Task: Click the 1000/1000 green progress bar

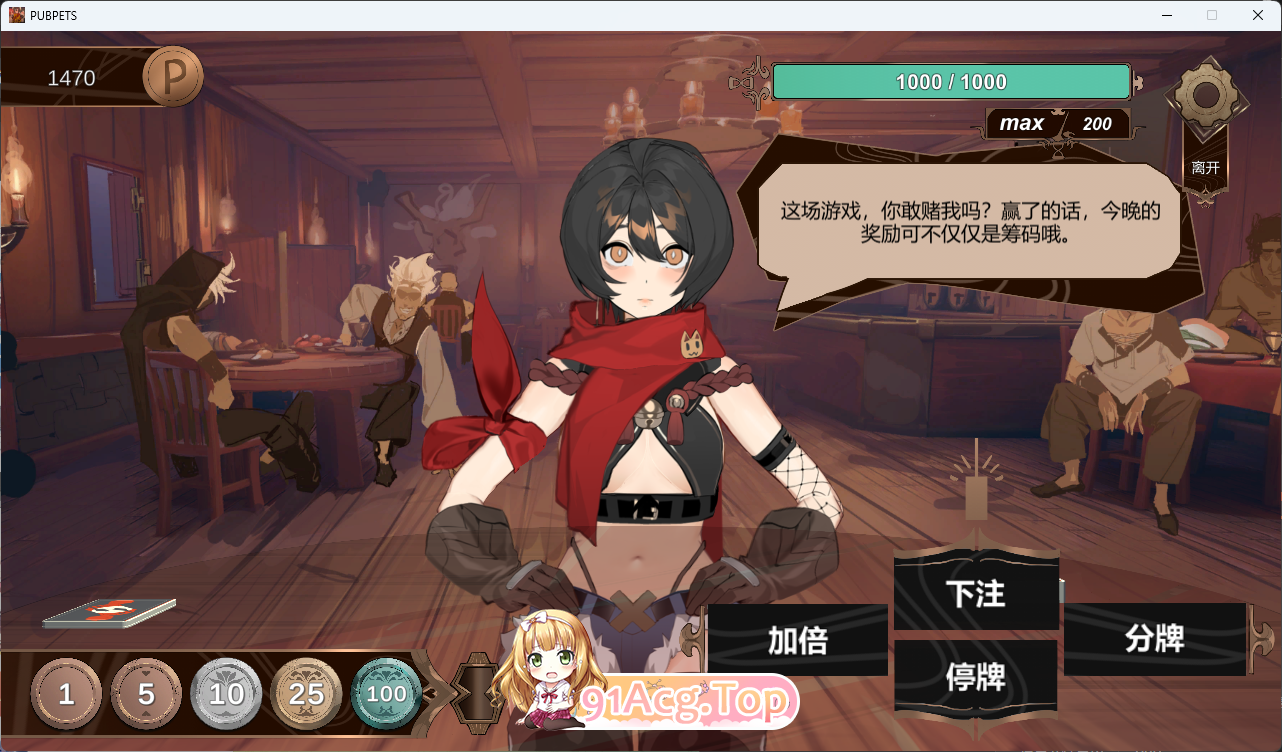Action: 950,81
